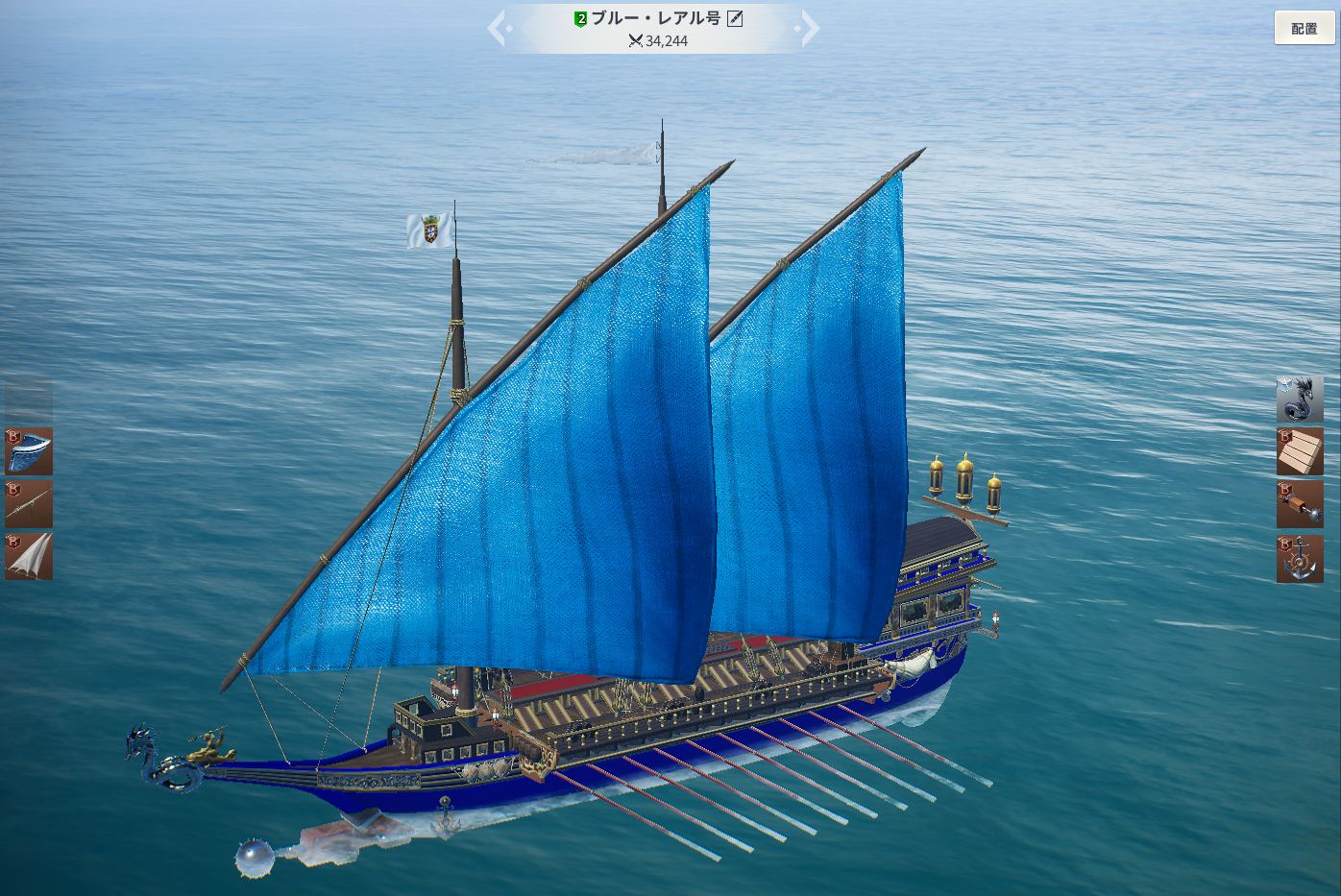
Task: Edit the ship name with pencil icon
Action: pos(735,18)
